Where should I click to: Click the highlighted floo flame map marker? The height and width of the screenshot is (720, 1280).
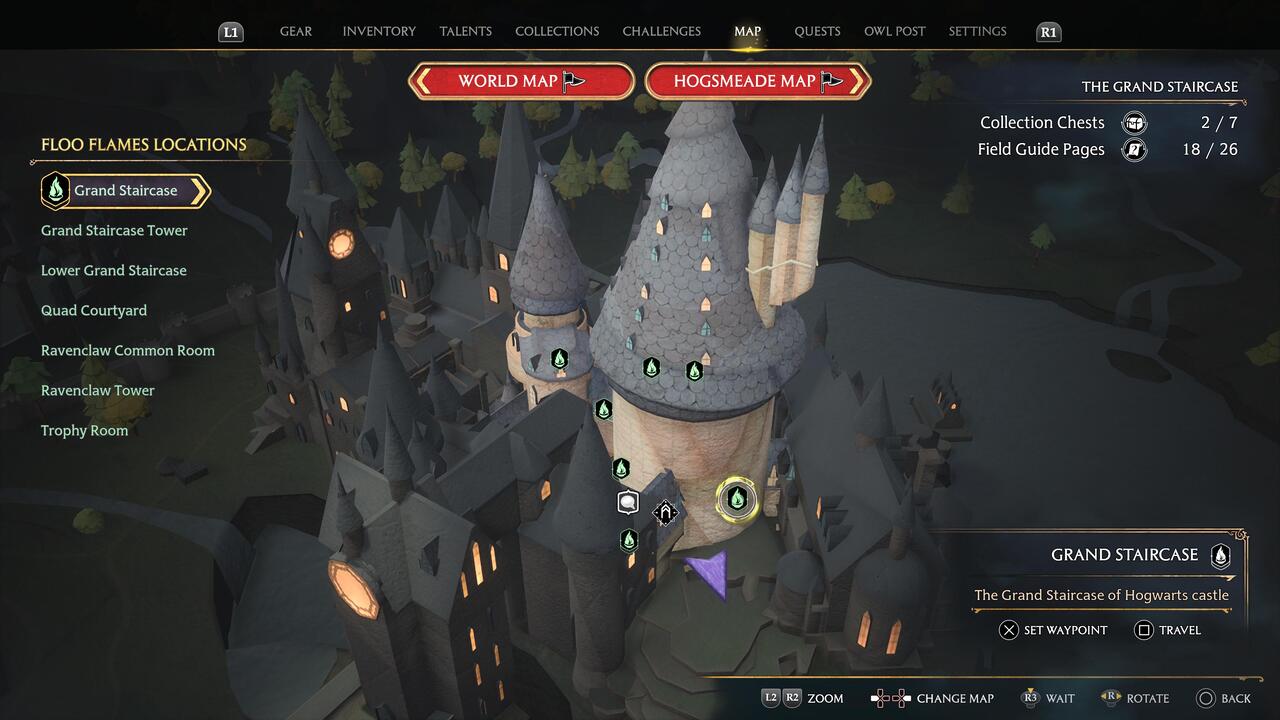coord(737,497)
